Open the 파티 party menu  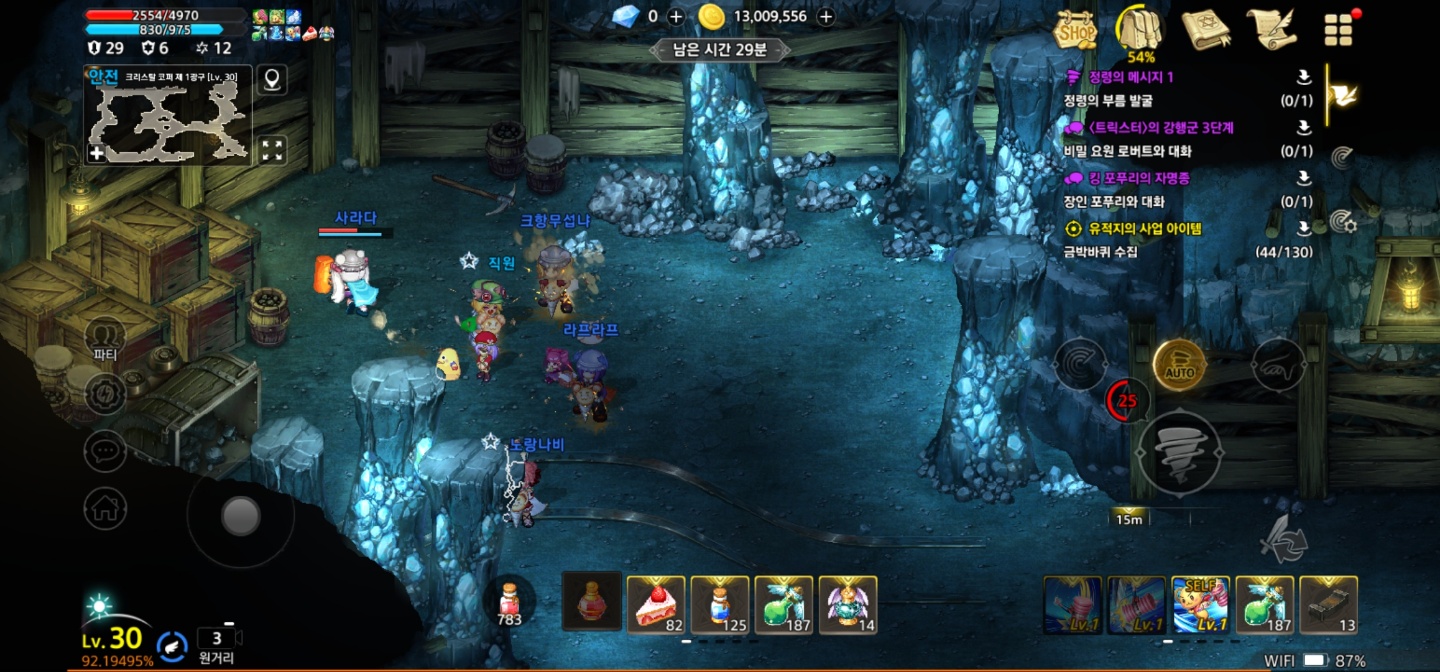105,337
